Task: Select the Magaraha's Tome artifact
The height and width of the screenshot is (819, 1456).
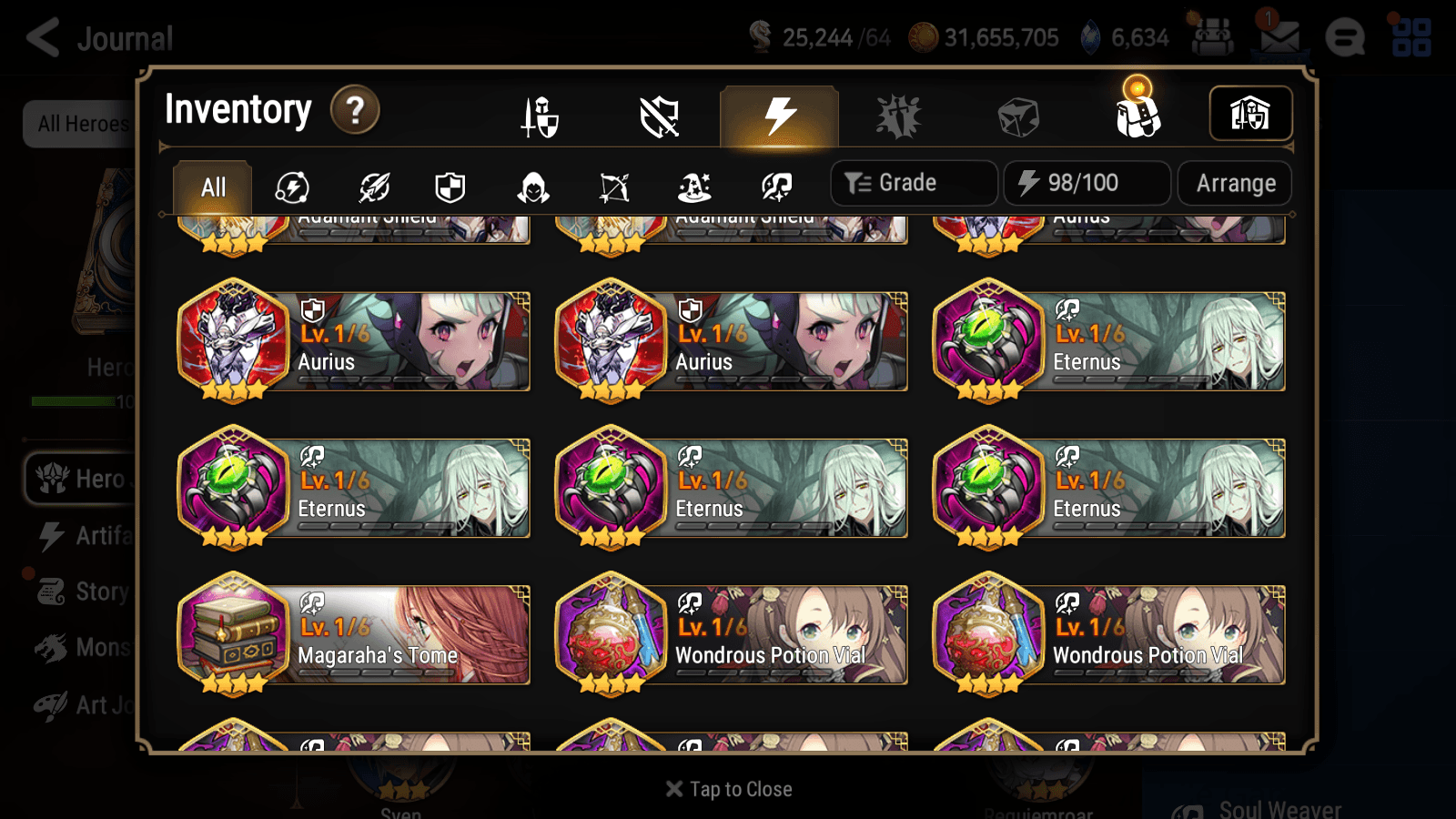Action: pos(353,635)
